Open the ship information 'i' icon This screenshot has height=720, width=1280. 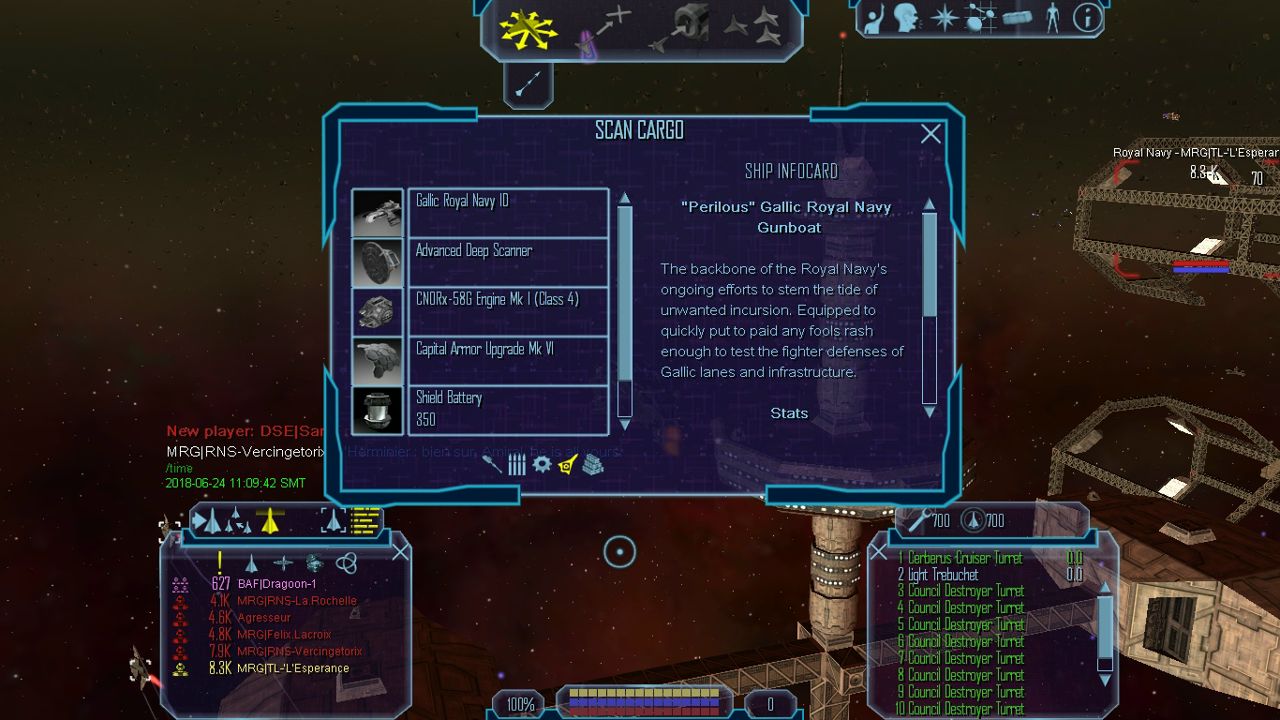point(1087,17)
